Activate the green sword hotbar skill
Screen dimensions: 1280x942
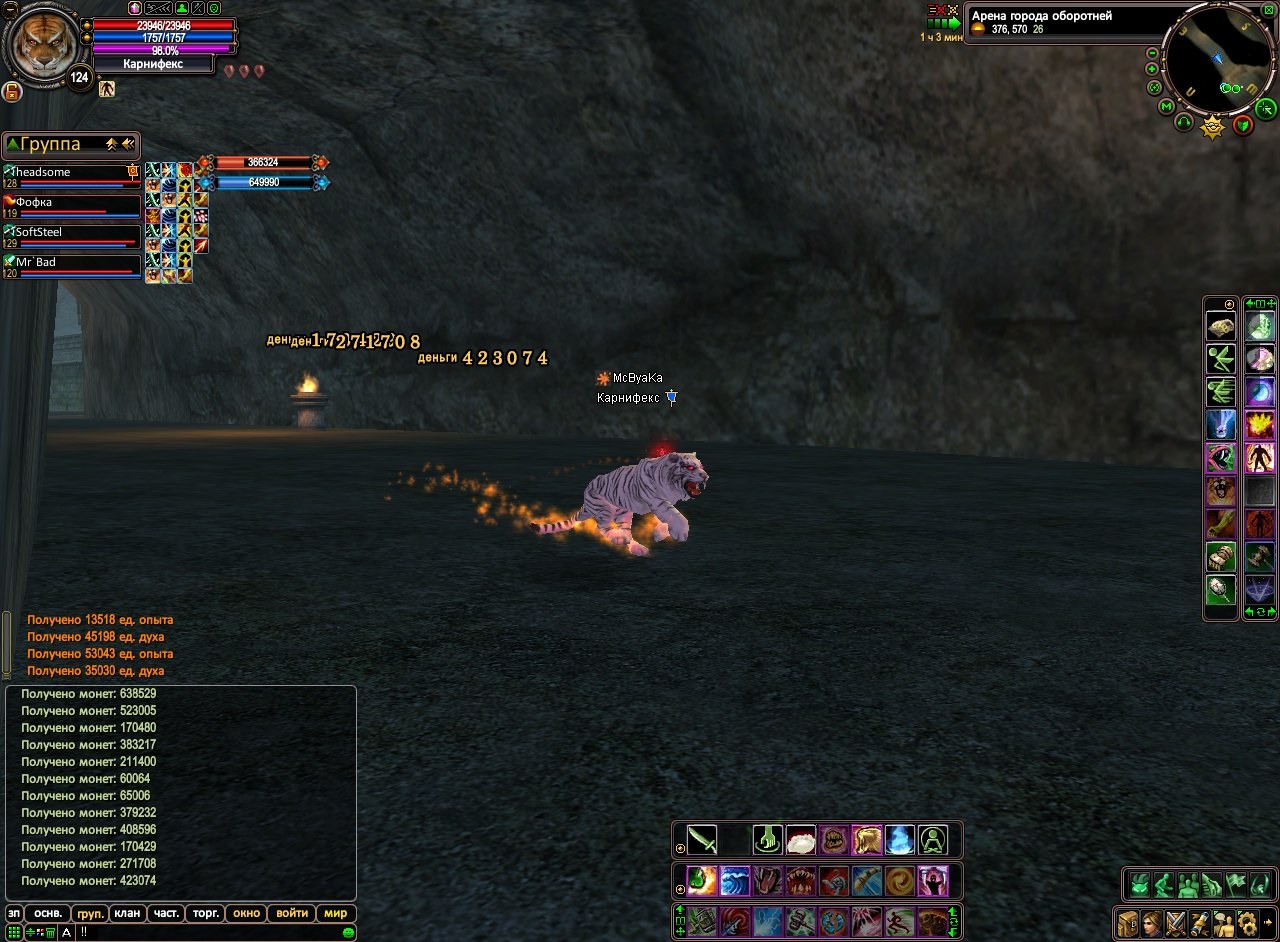point(701,839)
